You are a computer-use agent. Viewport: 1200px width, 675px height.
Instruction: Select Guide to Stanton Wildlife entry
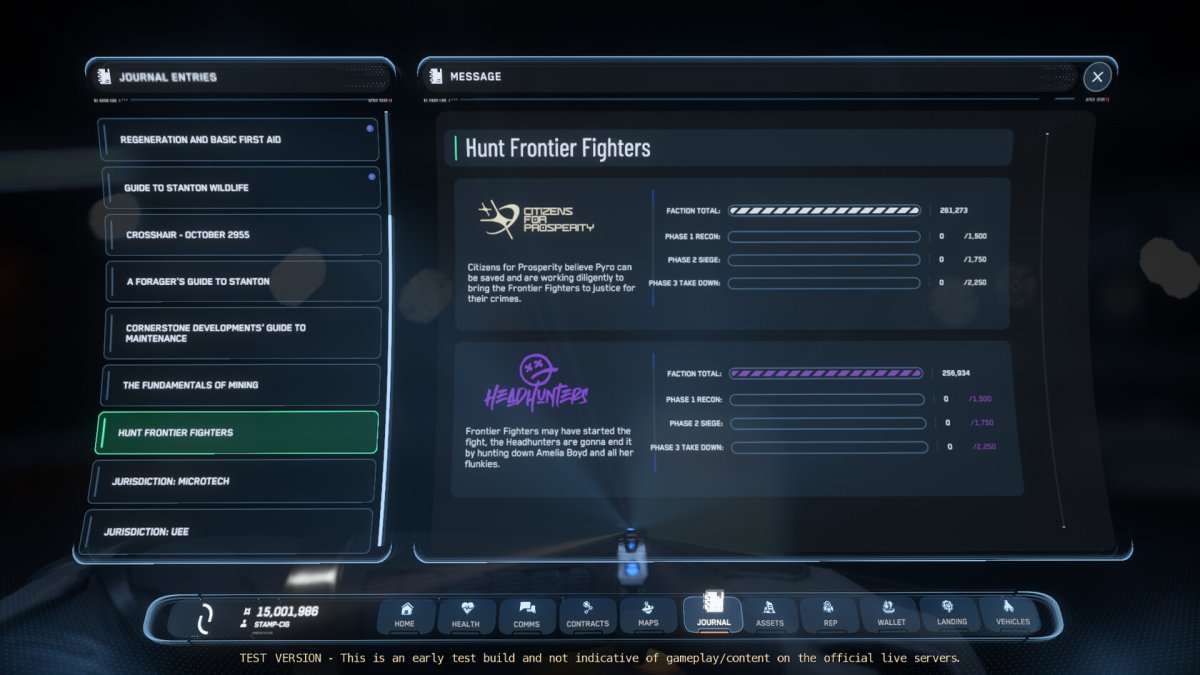click(240, 188)
